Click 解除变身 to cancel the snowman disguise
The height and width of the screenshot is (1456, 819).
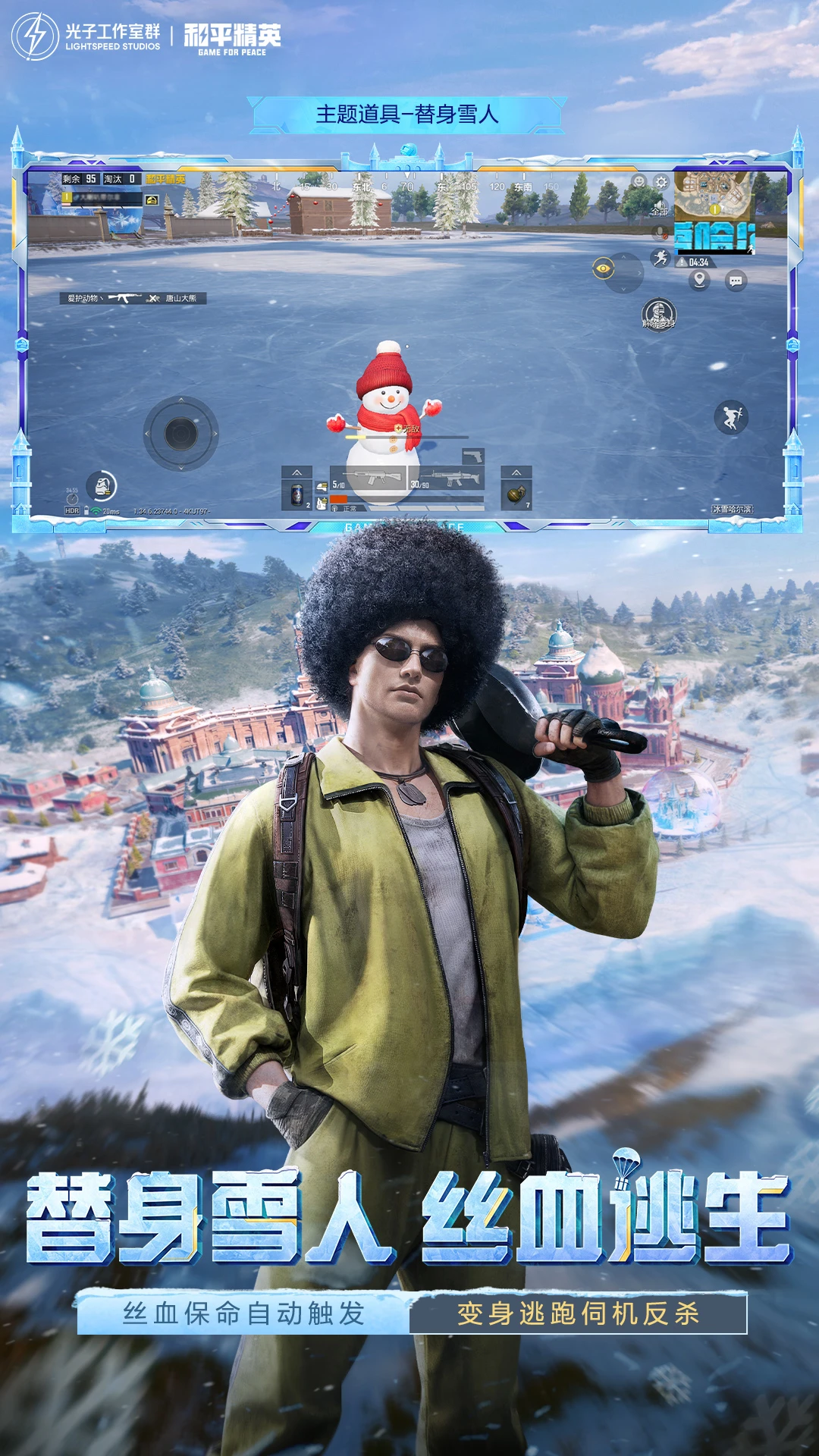tap(659, 314)
